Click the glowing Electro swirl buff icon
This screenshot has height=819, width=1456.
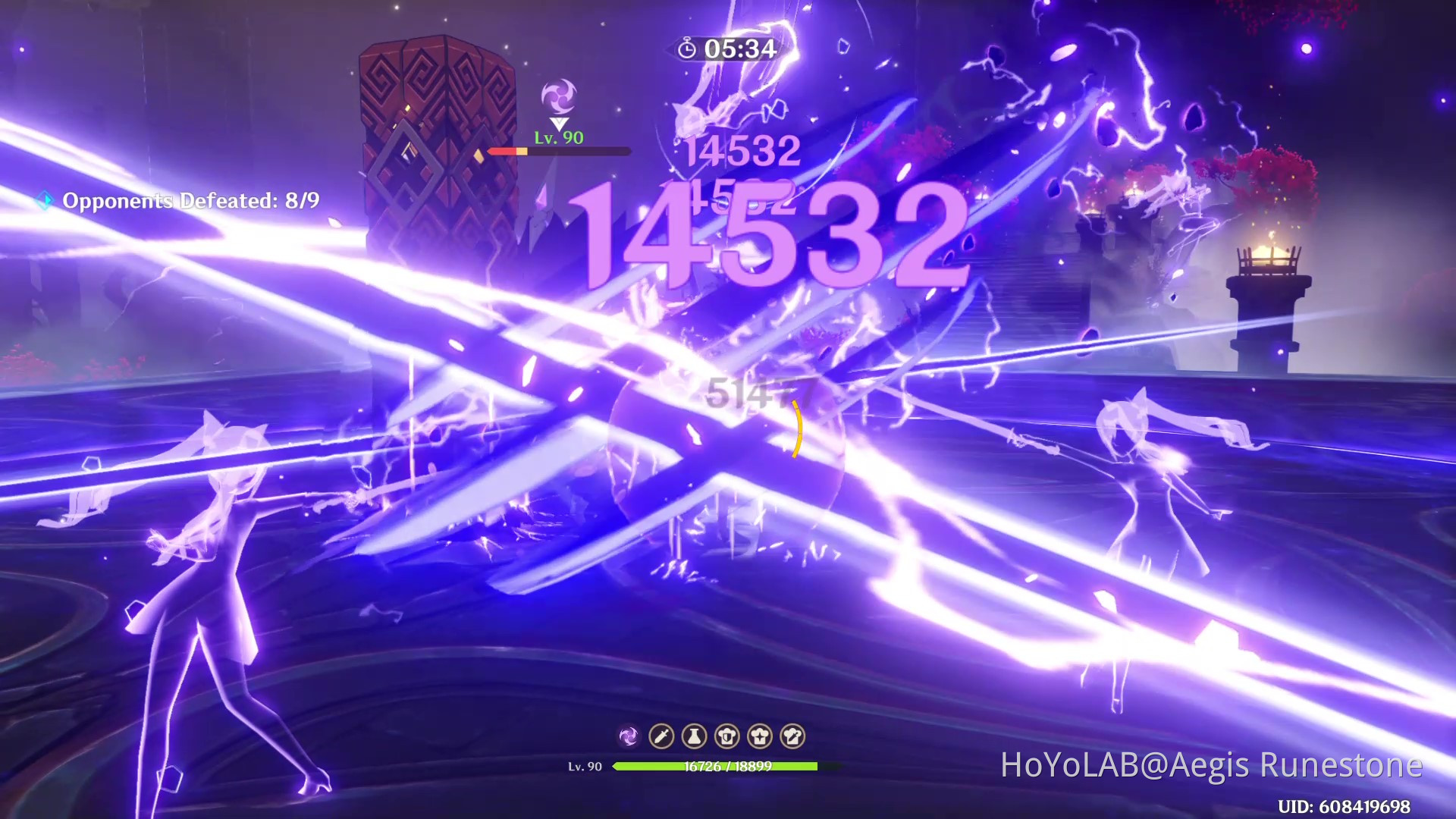[x=629, y=736]
